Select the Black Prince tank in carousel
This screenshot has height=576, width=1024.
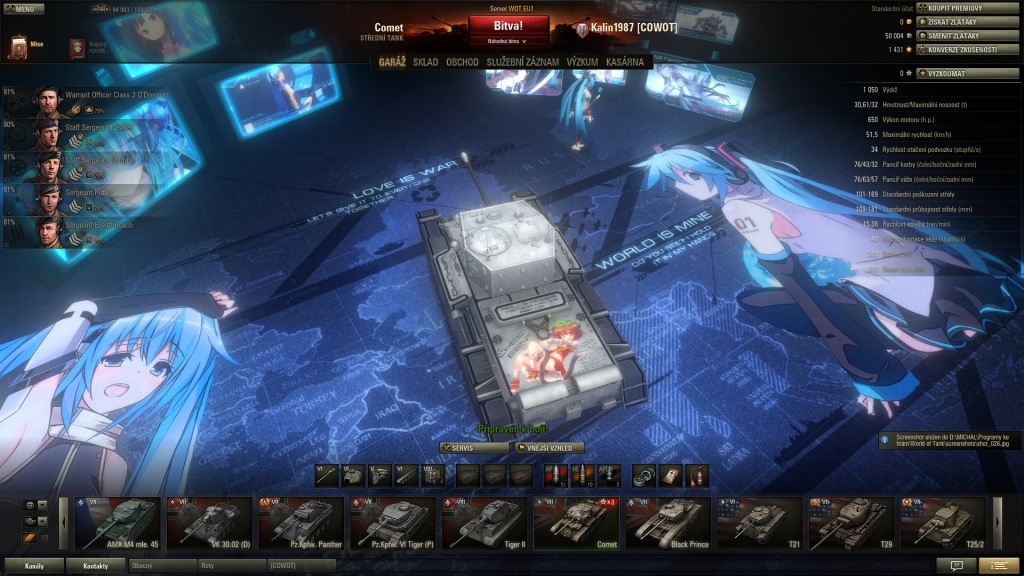(669, 523)
